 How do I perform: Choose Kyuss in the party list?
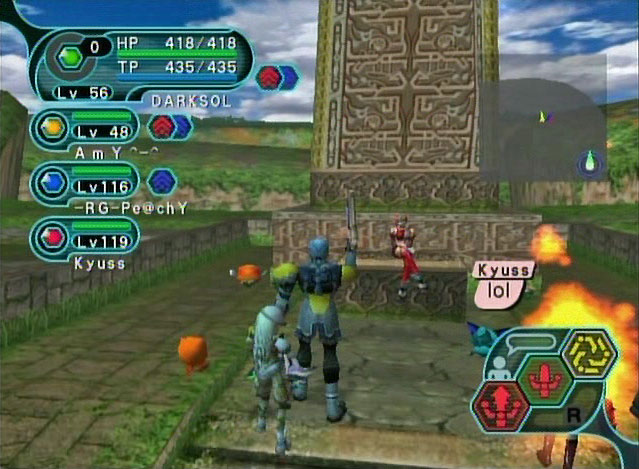[x=85, y=240]
